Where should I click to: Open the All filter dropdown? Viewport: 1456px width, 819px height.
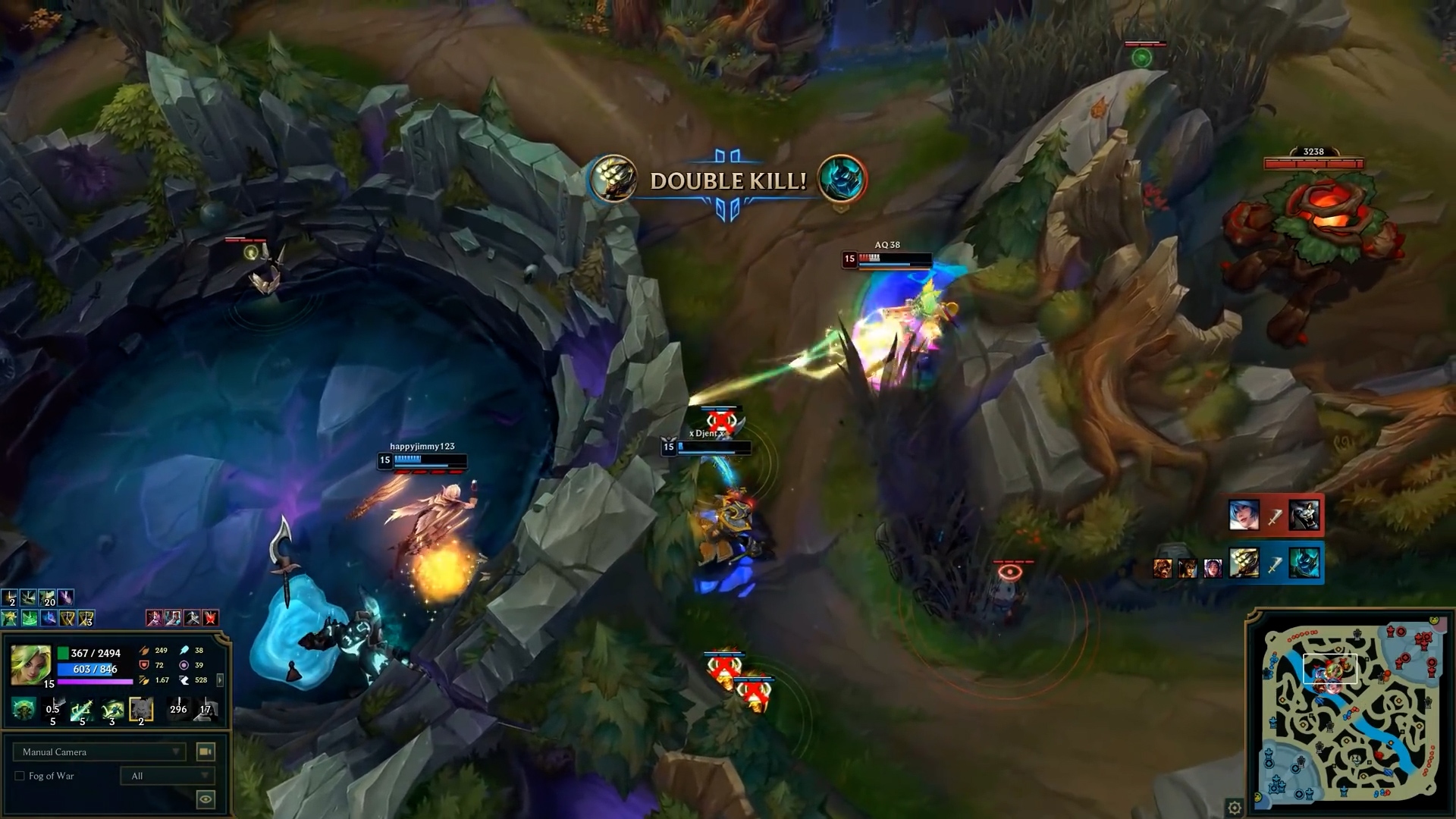pos(168,776)
